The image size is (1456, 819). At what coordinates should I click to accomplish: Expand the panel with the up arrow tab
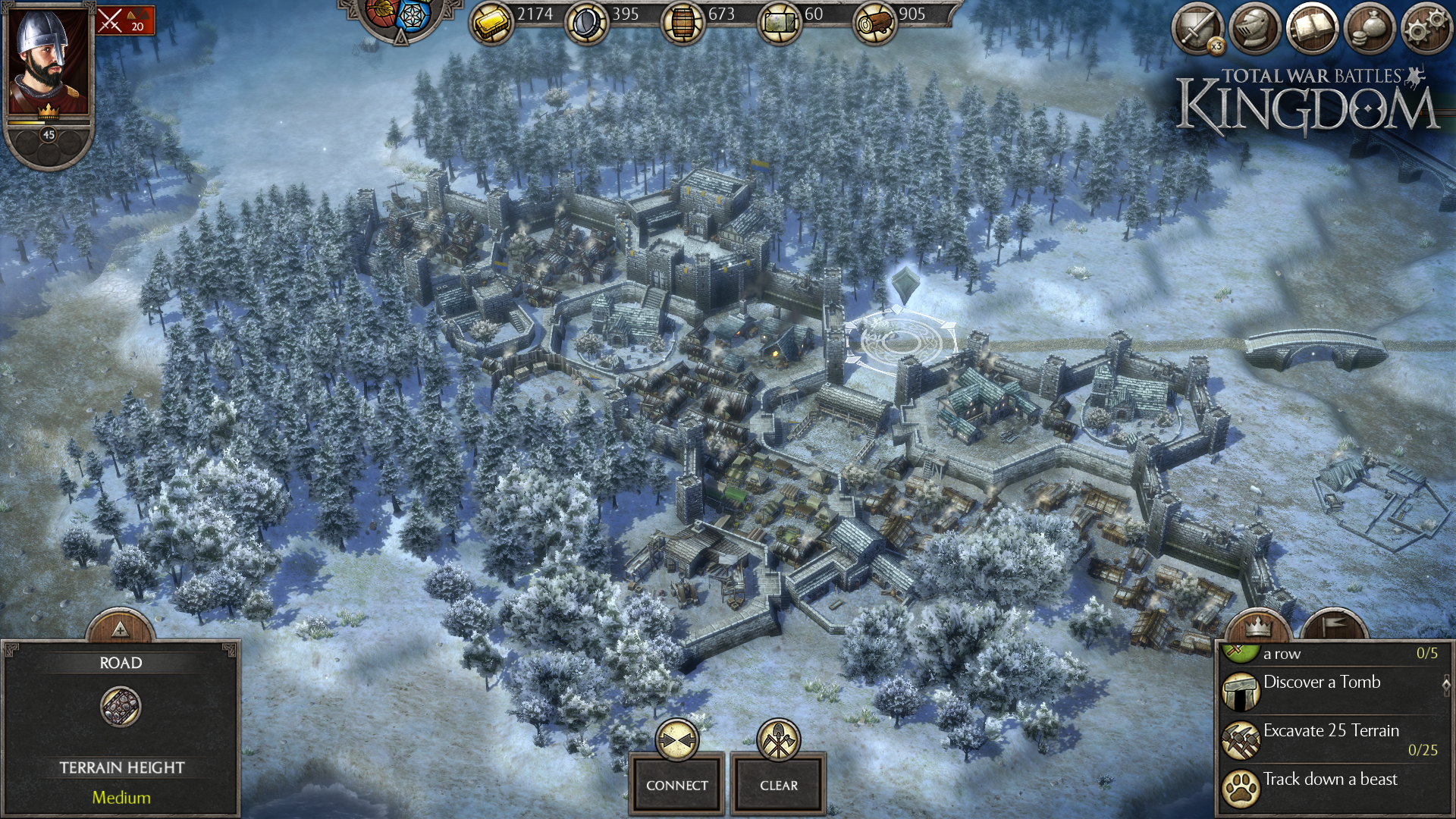[120, 629]
